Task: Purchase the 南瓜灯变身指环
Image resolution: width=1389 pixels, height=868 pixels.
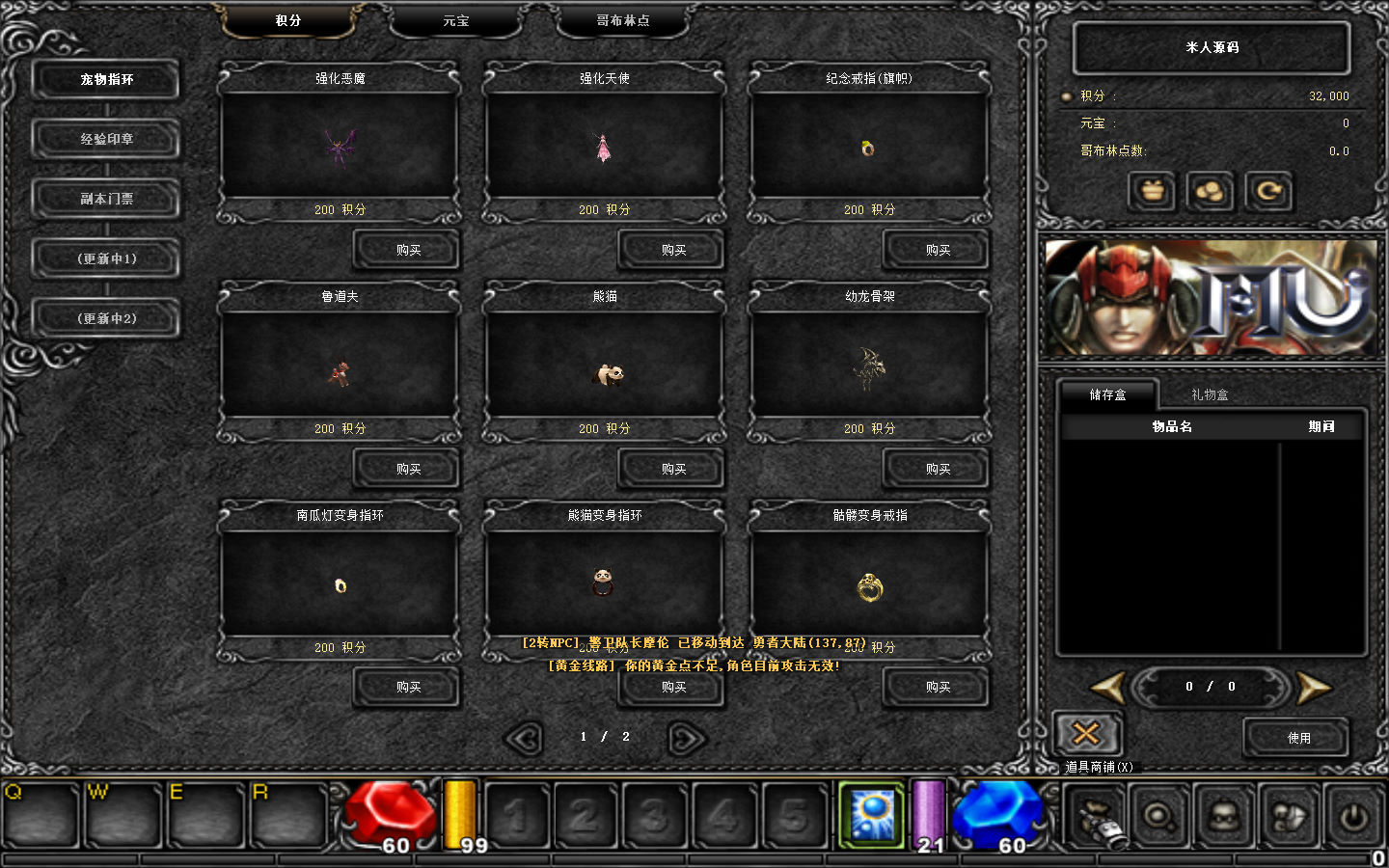Action: click(408, 688)
